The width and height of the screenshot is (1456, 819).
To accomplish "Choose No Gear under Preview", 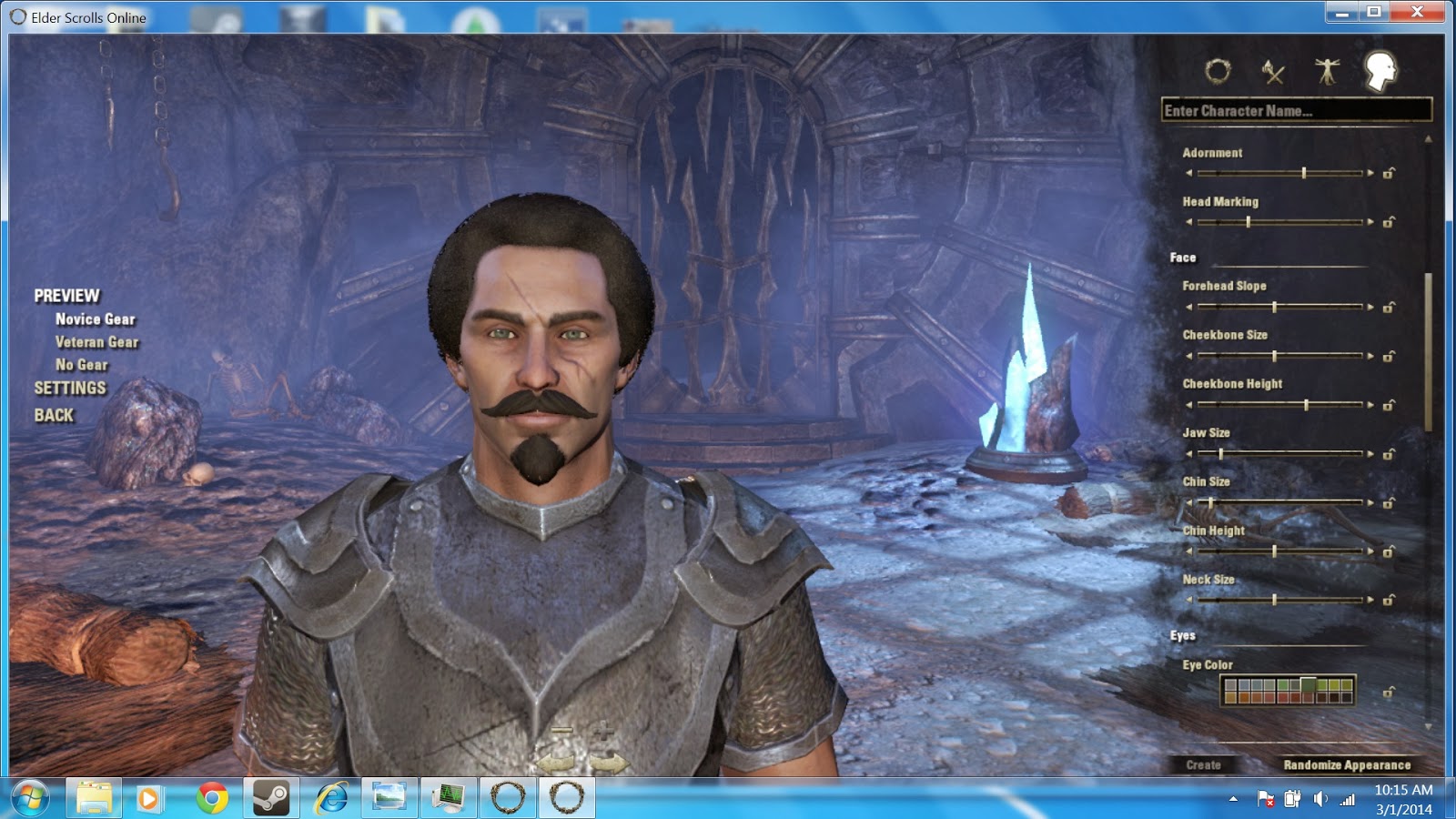I will [82, 365].
